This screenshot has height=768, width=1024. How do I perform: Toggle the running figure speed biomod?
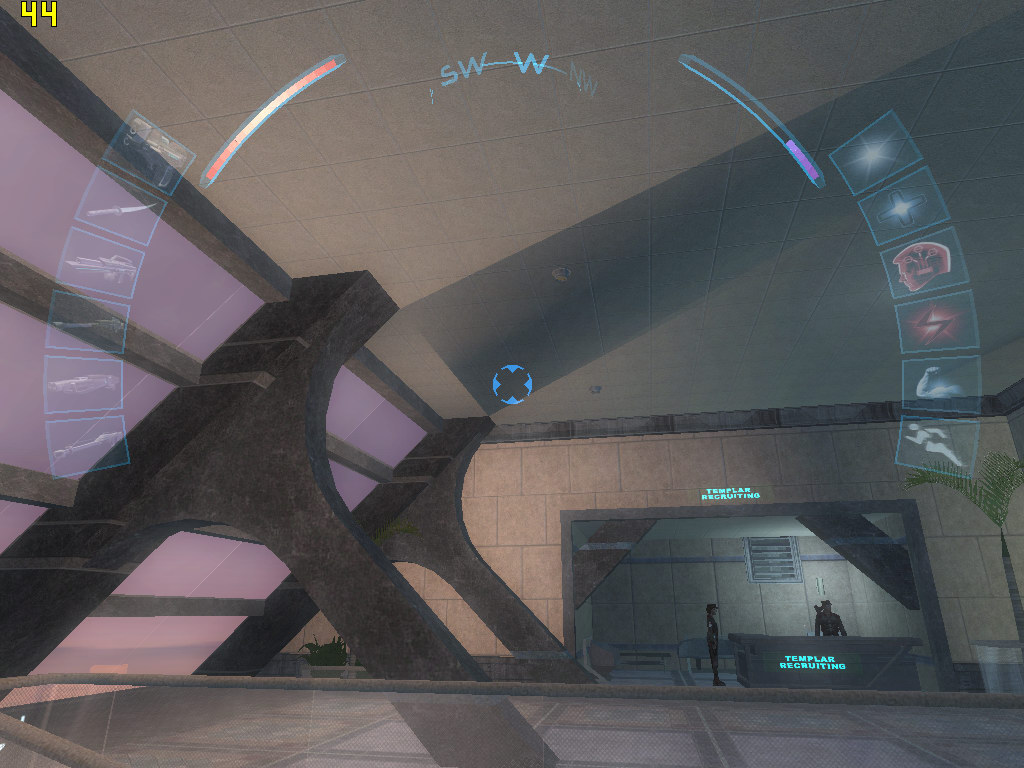[x=937, y=443]
